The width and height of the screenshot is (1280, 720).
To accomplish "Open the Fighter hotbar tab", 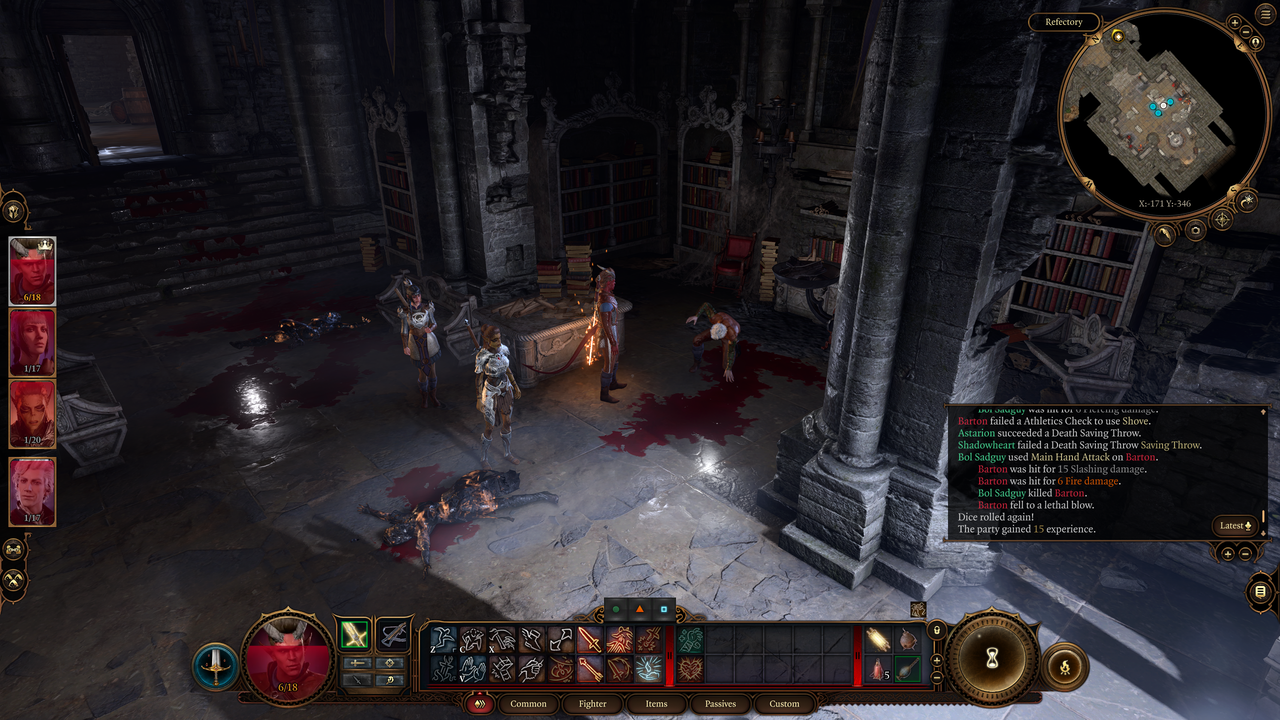I will pyautogui.click(x=592, y=704).
